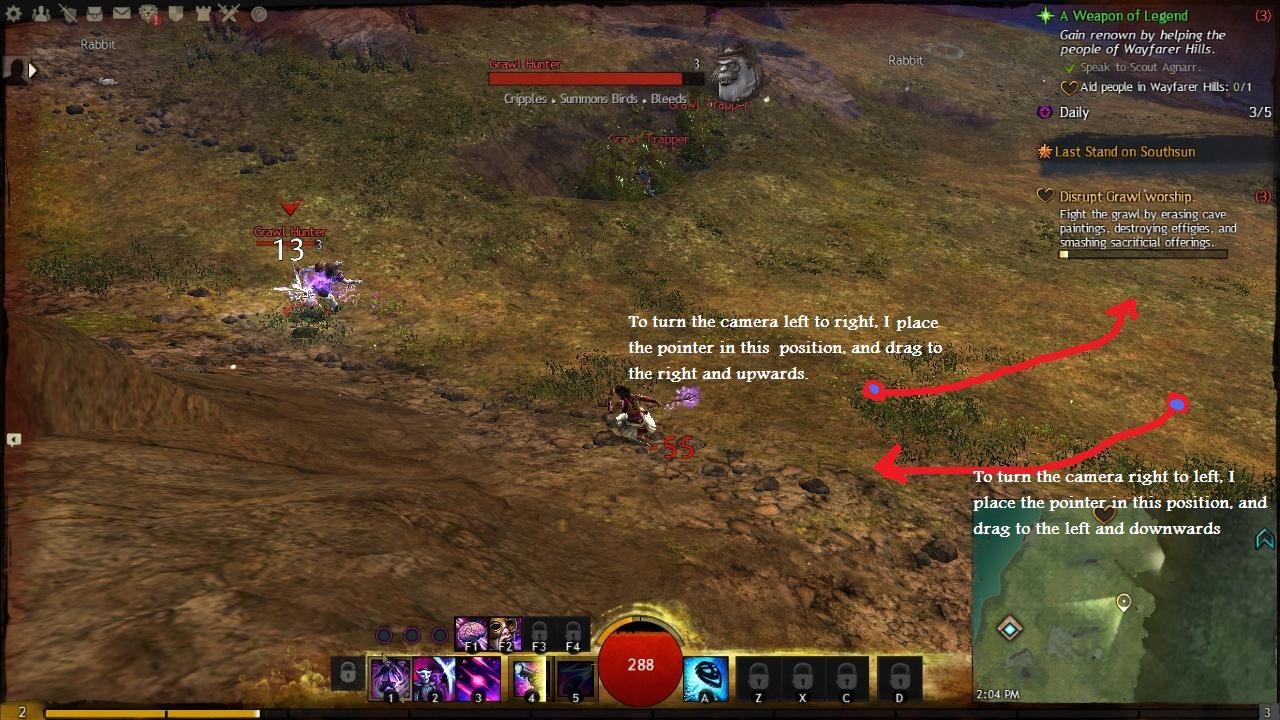The image size is (1280, 720).
Task: Open the contacts and friends panel
Action: click(x=41, y=14)
